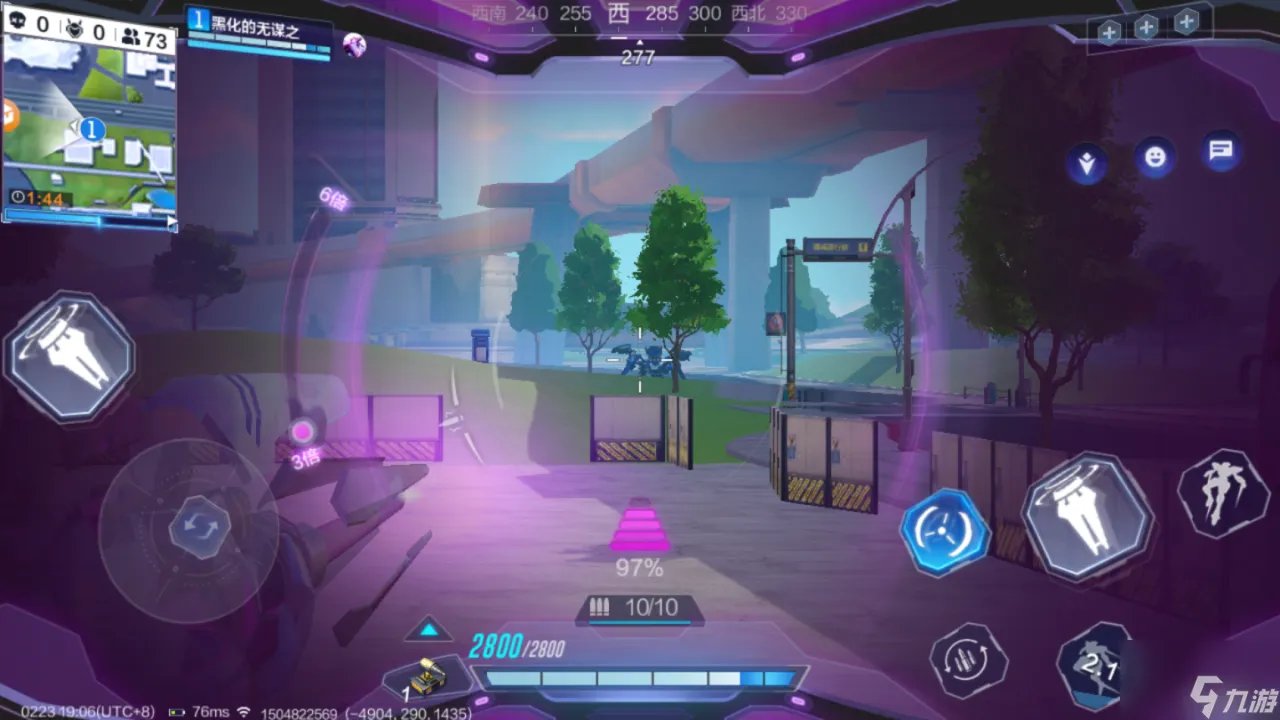This screenshot has height=720, width=1280.
Task: Open the smiley emote menu
Action: [1155, 156]
